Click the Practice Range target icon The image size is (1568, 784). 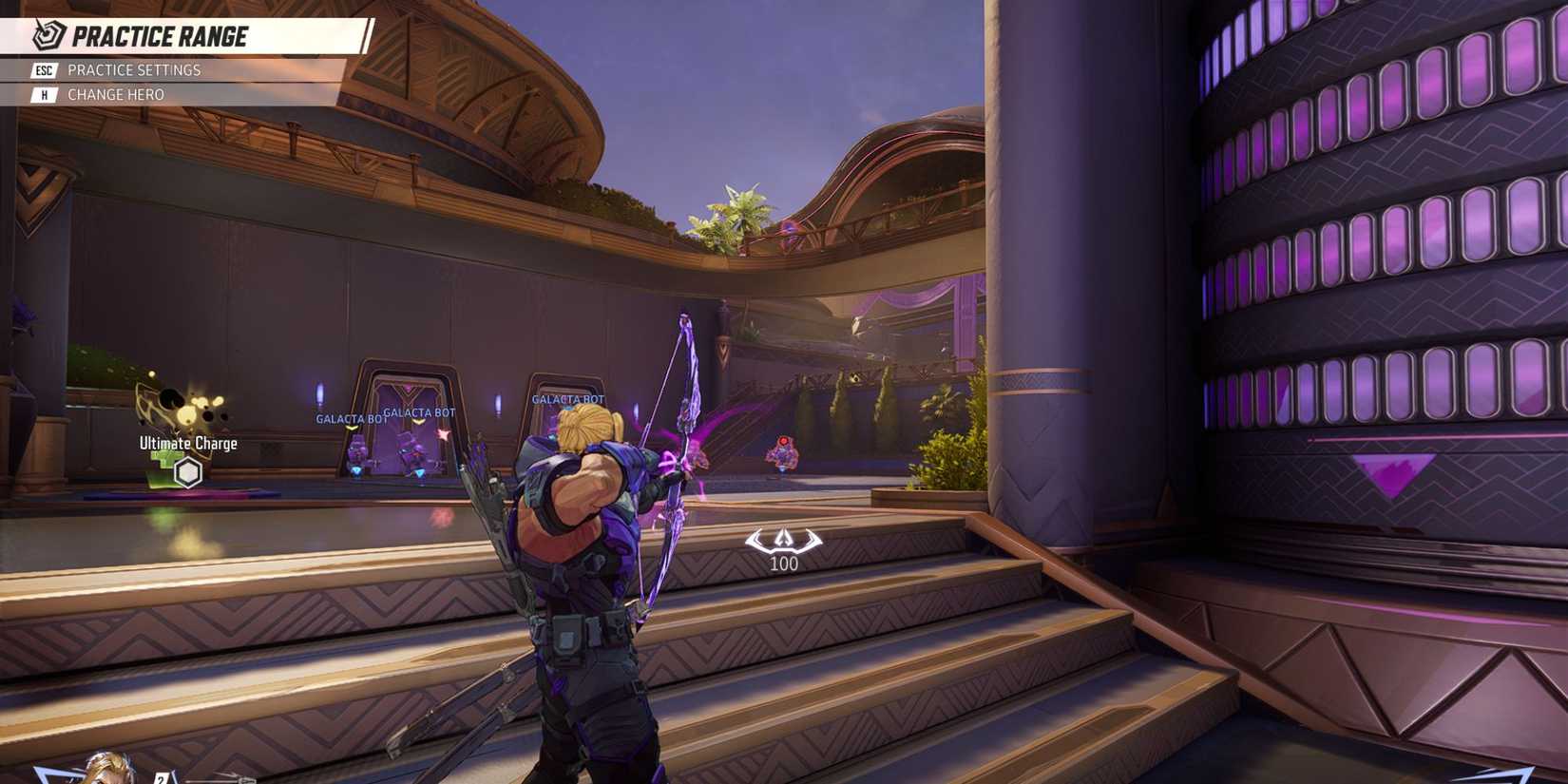[49, 34]
